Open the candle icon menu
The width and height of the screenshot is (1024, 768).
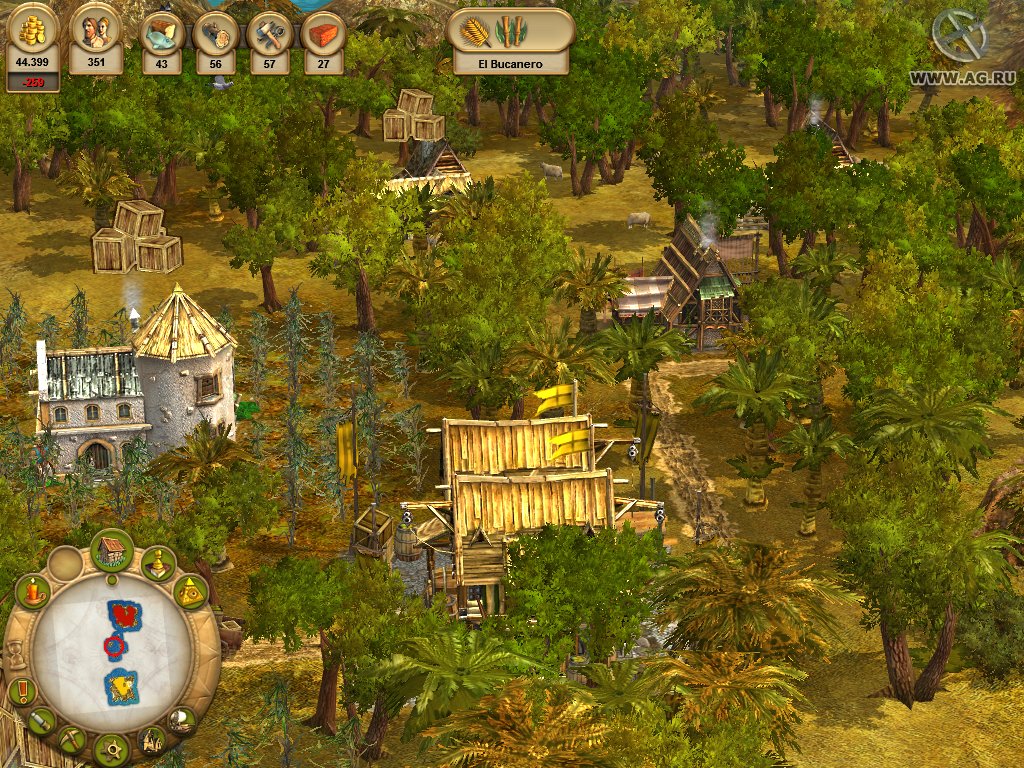[x=33, y=592]
